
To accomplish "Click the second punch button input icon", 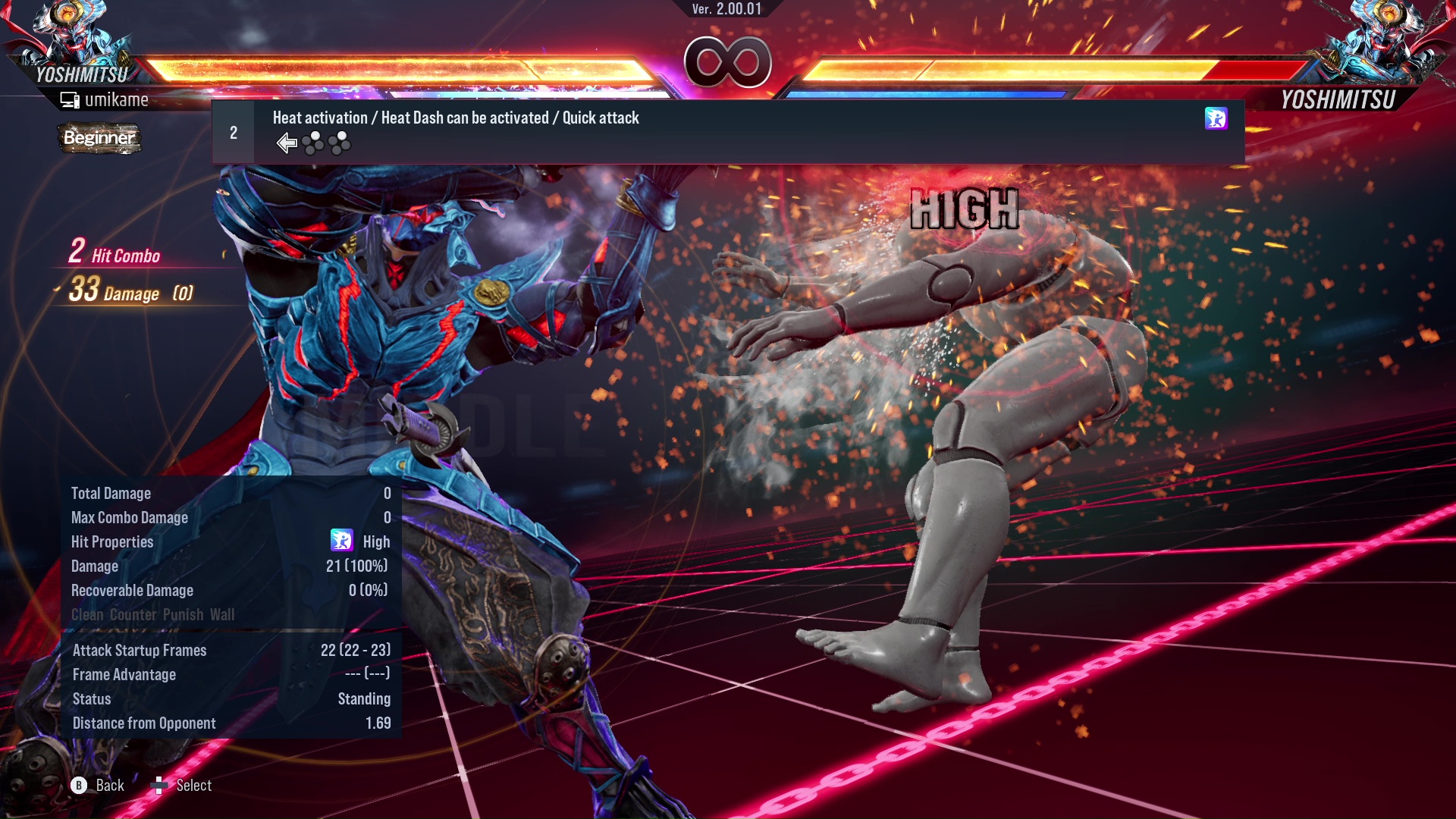I will pos(340,143).
